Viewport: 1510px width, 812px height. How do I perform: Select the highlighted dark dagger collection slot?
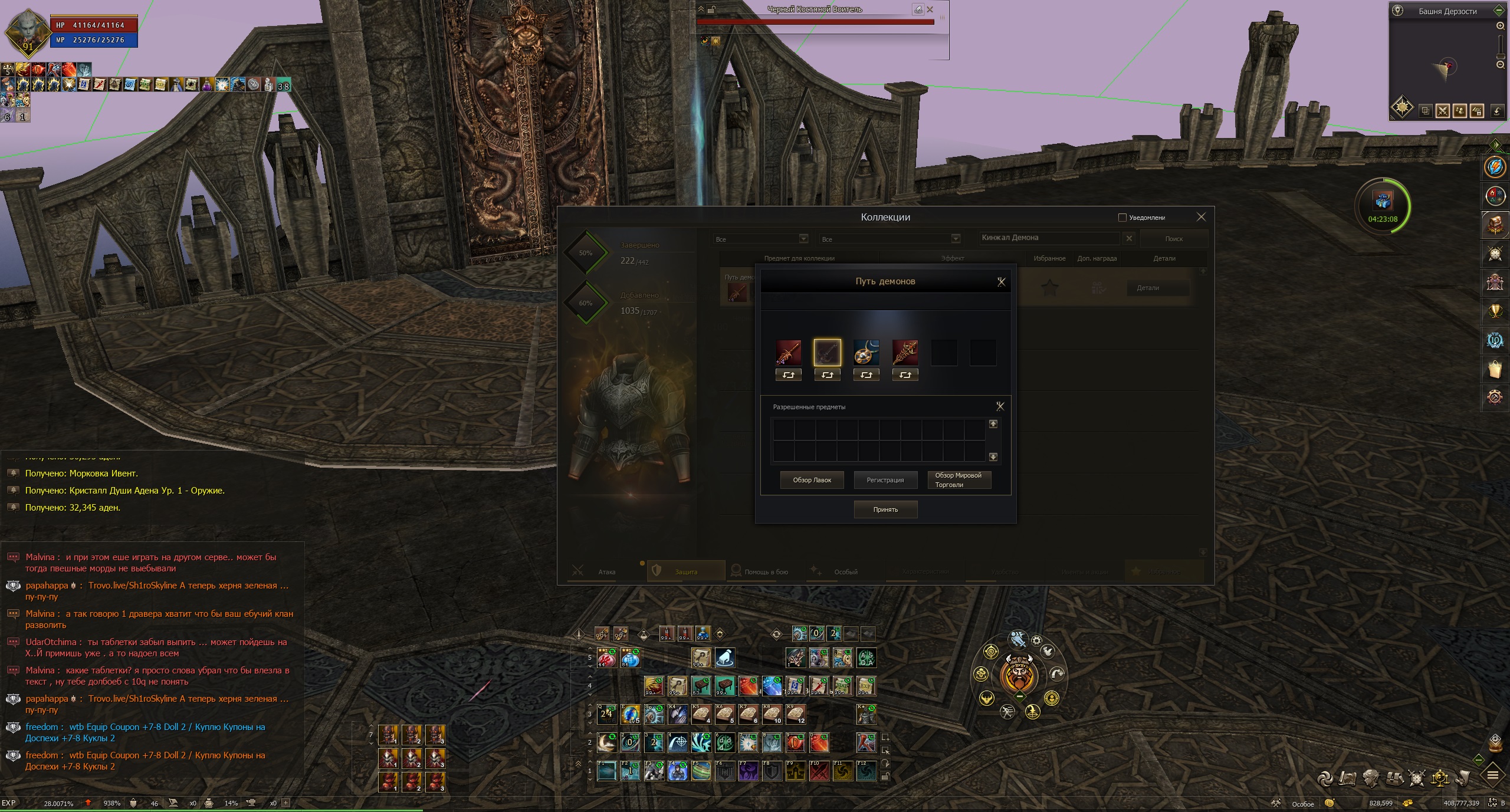tap(827, 353)
